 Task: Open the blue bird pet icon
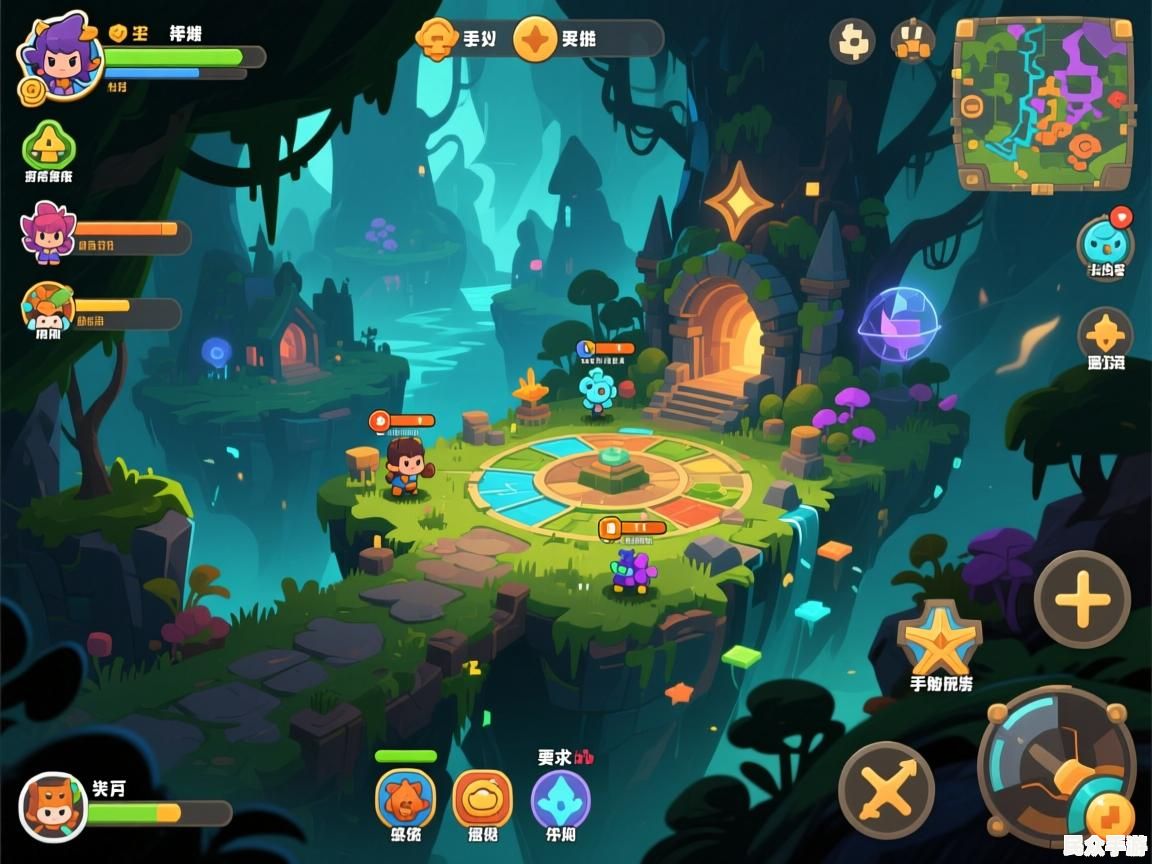tap(1104, 244)
